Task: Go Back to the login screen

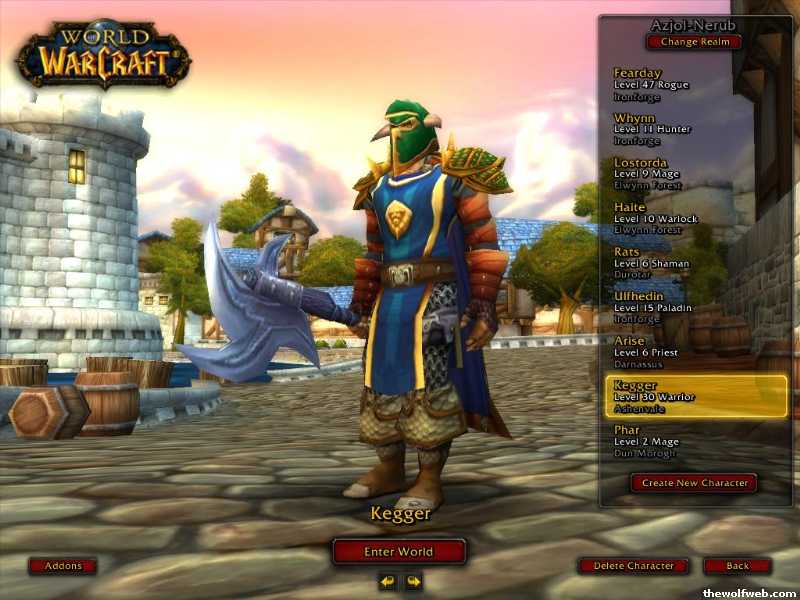Action: (737, 566)
